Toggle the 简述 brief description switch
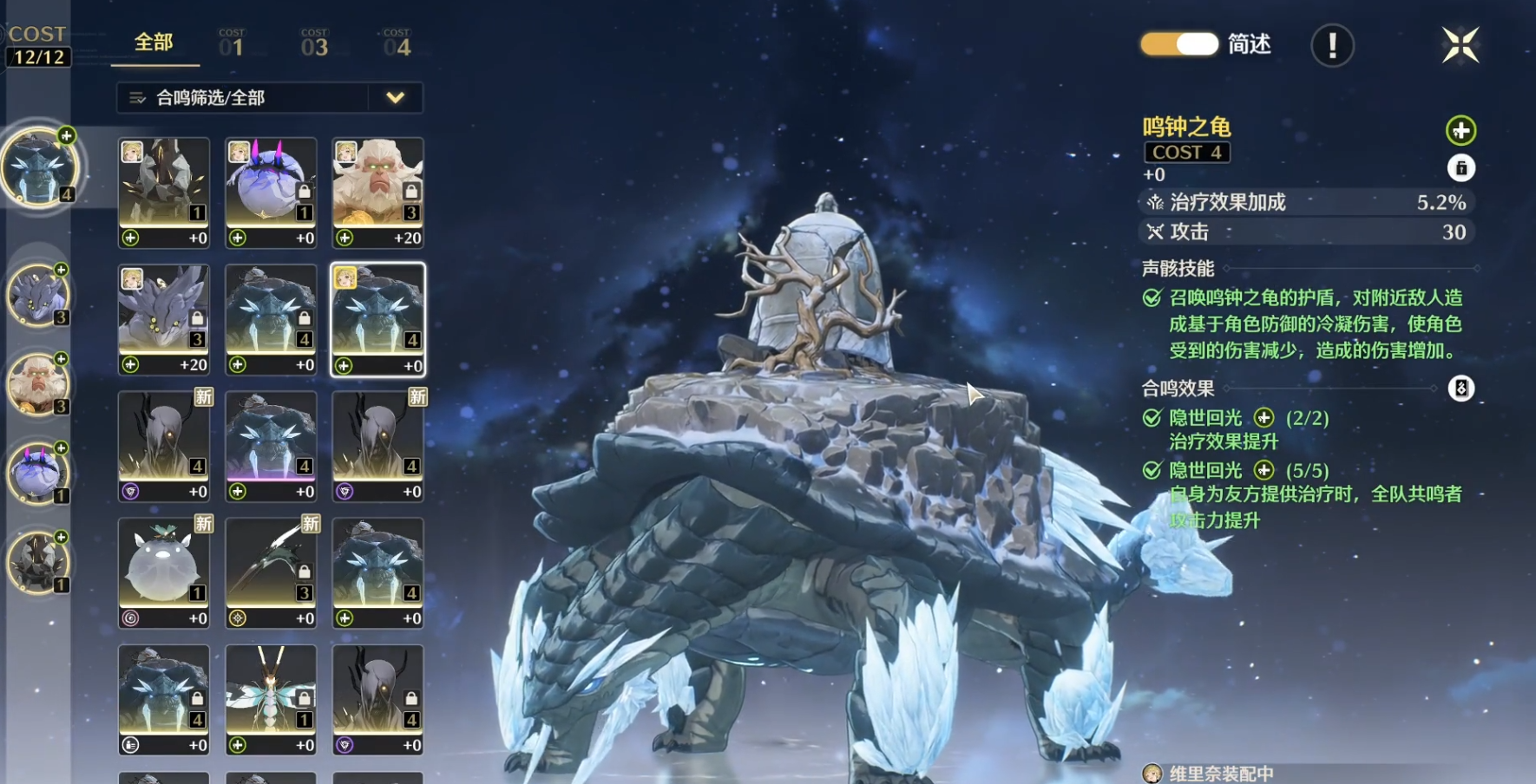Viewport: 1536px width, 784px height. coord(1179,44)
